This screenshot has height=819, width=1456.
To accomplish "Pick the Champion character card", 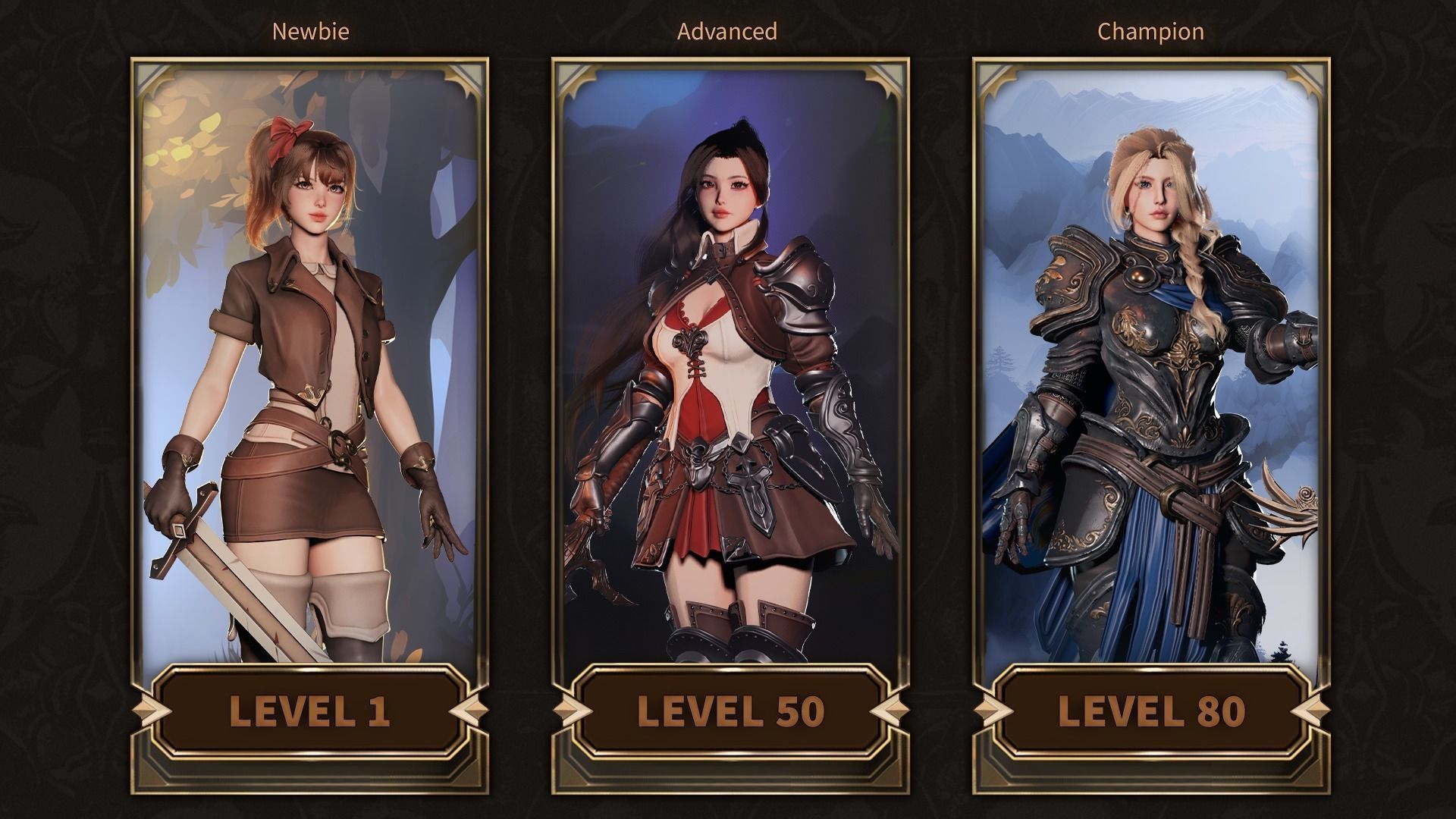I will [1150, 364].
